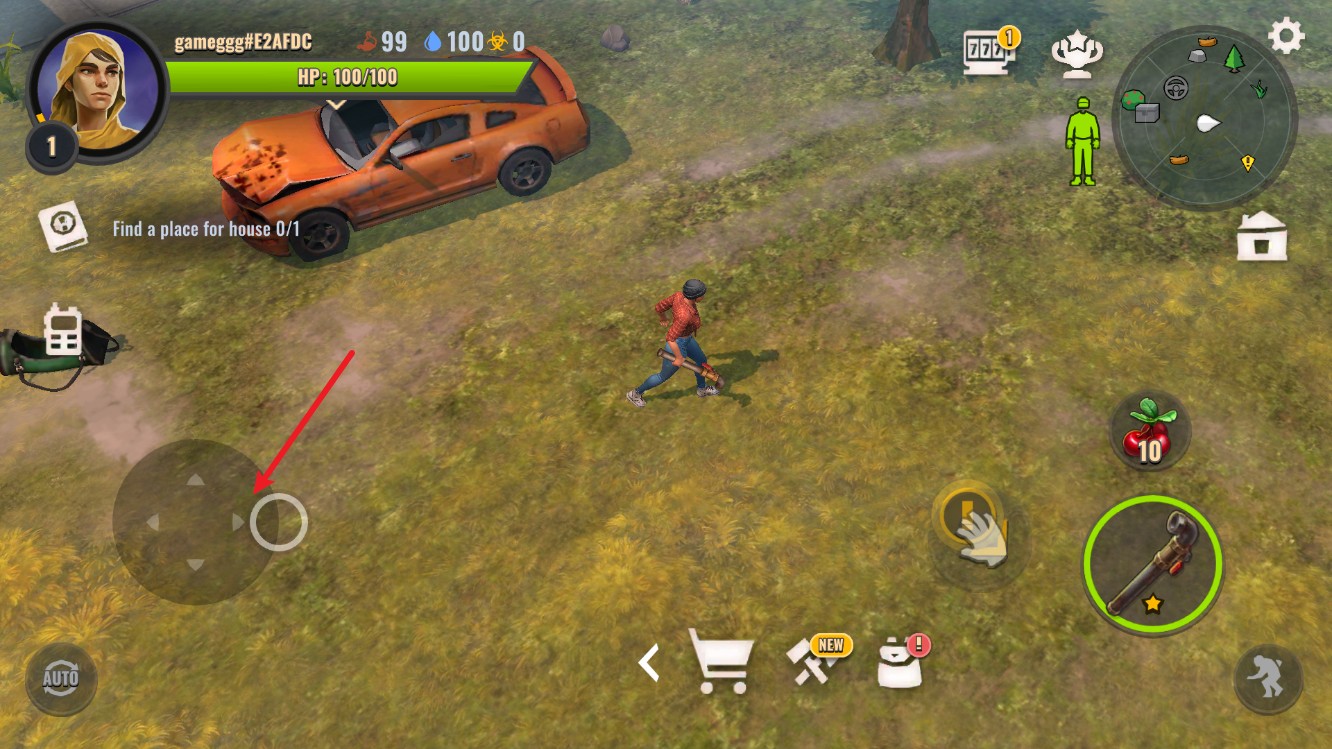Viewport: 1332px width, 749px height.
Task: Use the berries quick slot
Action: pyautogui.click(x=1150, y=432)
